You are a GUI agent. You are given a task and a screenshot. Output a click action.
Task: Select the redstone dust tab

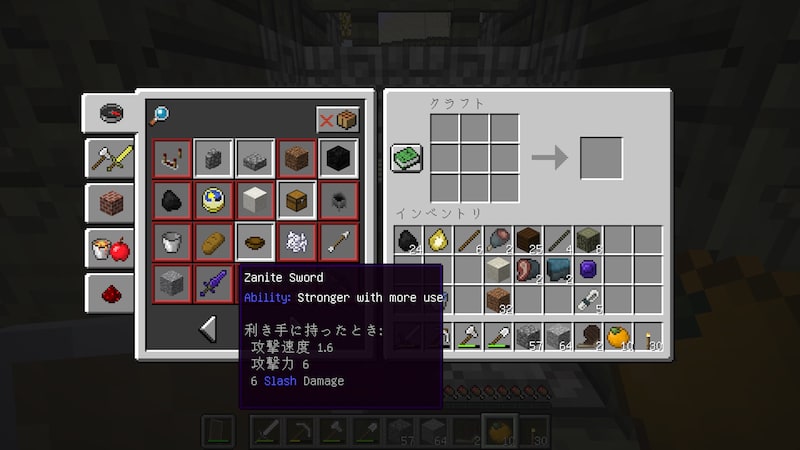(x=109, y=291)
